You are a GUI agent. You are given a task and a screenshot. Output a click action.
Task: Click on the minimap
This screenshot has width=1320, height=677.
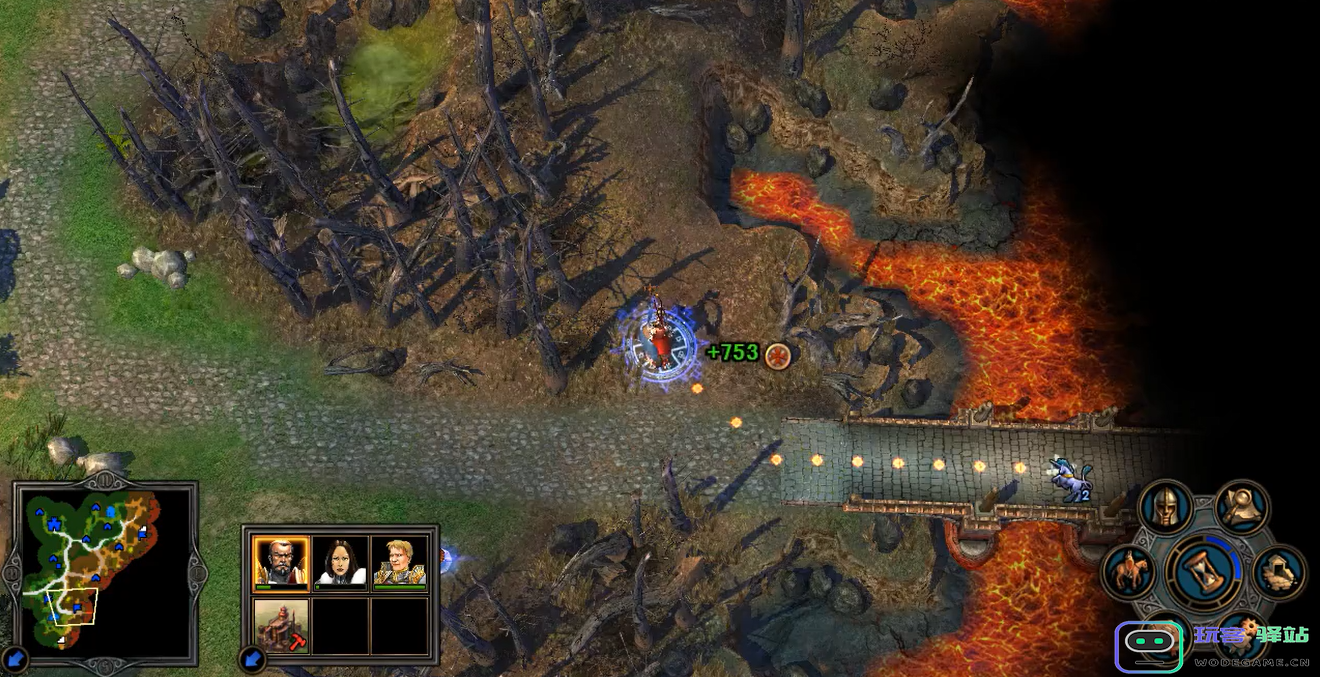point(100,570)
